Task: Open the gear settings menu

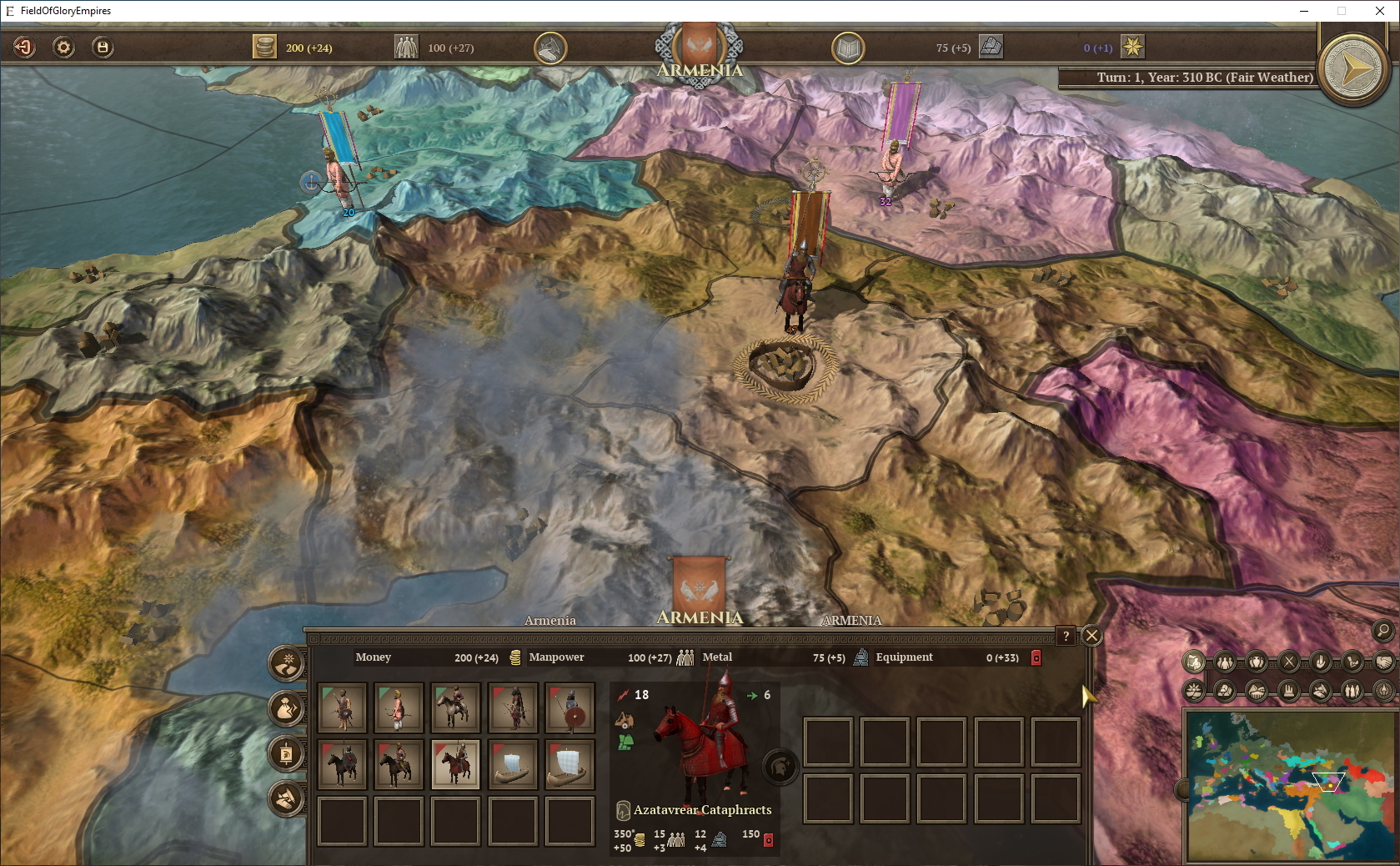Action: click(x=63, y=48)
